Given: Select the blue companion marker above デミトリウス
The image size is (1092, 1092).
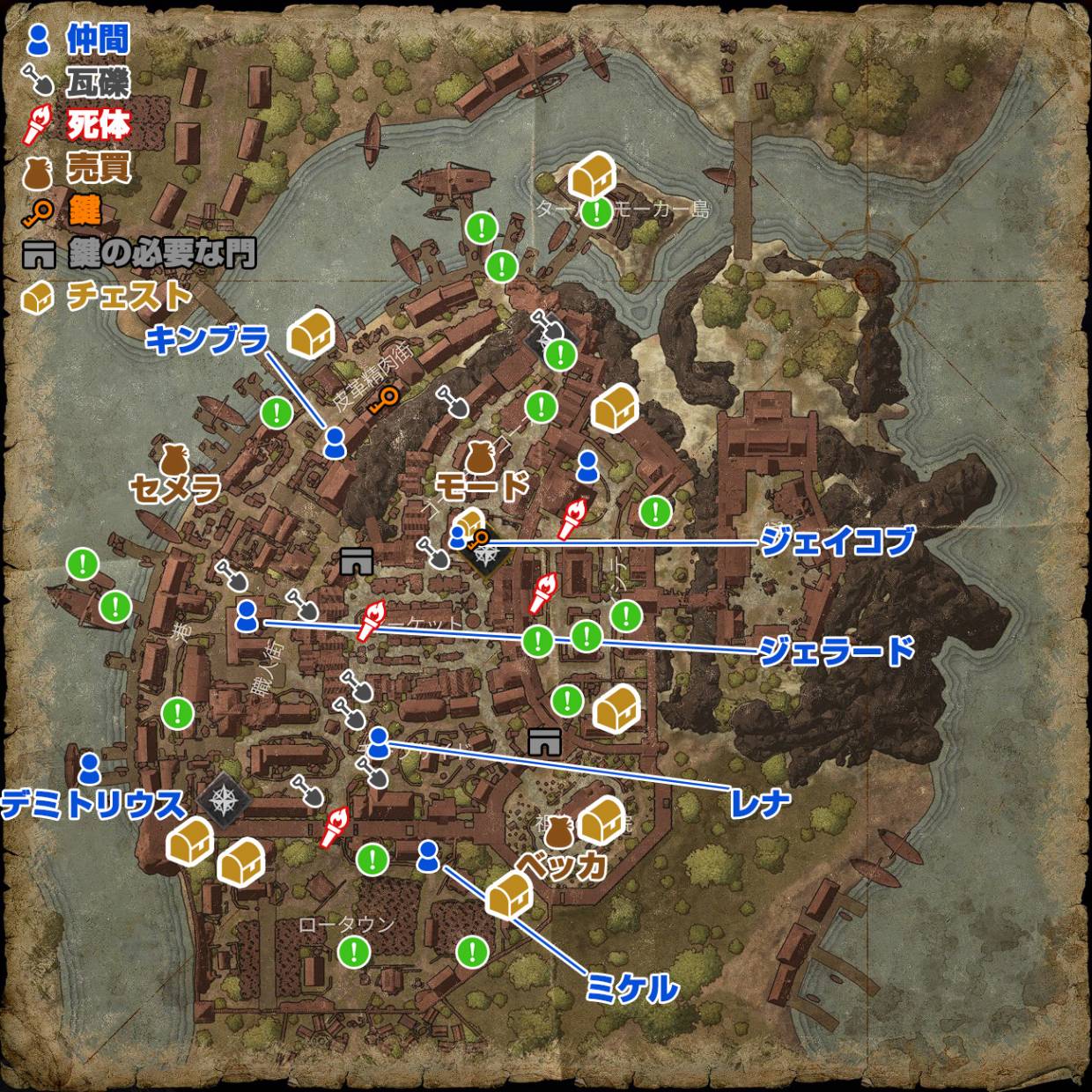Looking at the screenshot, I should [89, 768].
